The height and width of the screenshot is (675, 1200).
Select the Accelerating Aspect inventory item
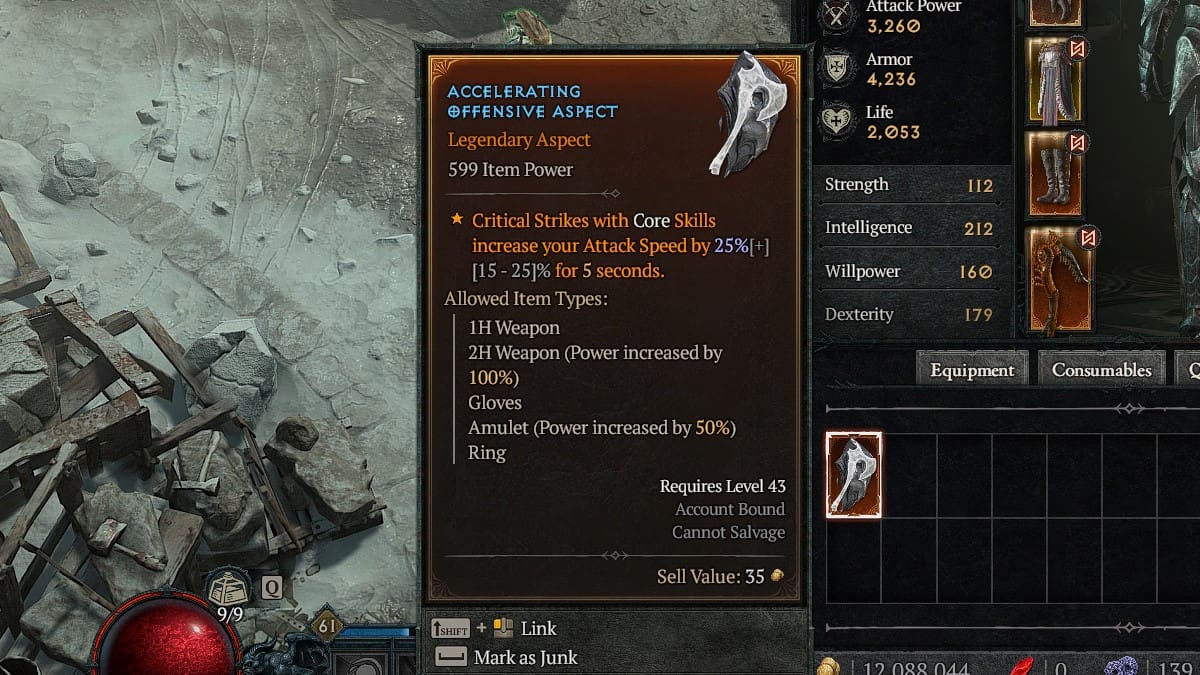(x=854, y=475)
